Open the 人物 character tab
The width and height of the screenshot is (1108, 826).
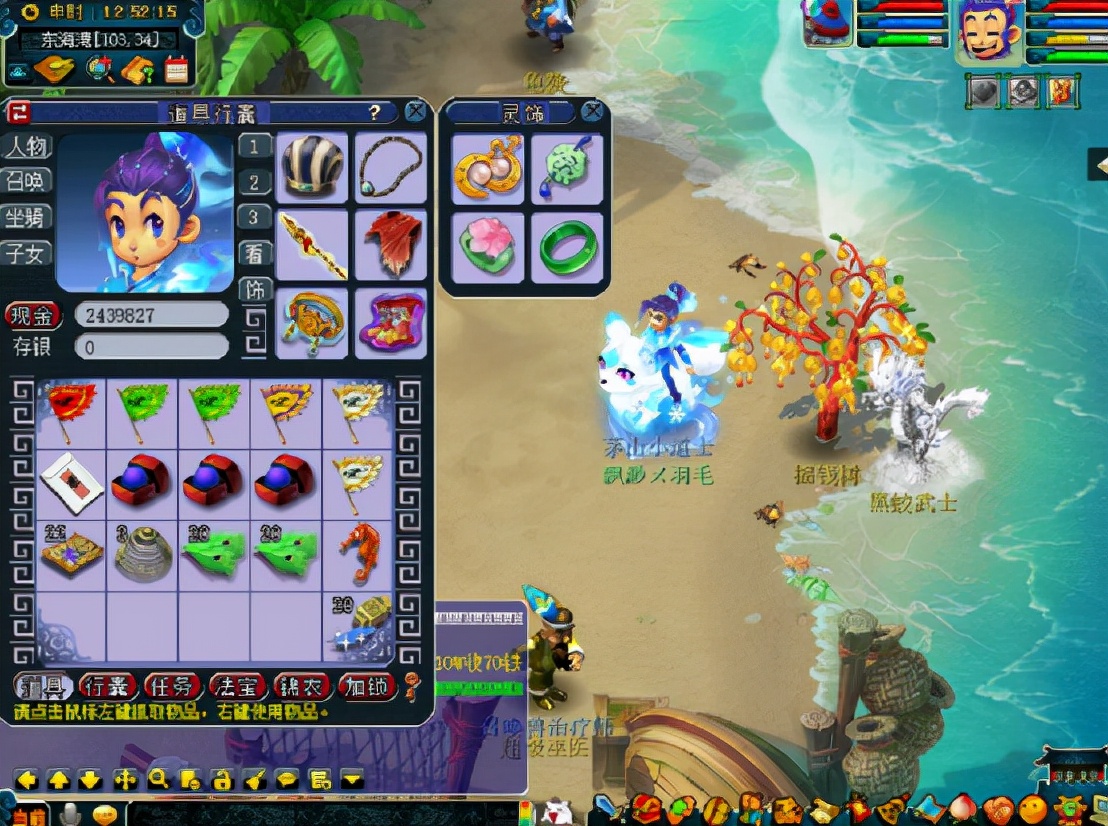tap(26, 147)
